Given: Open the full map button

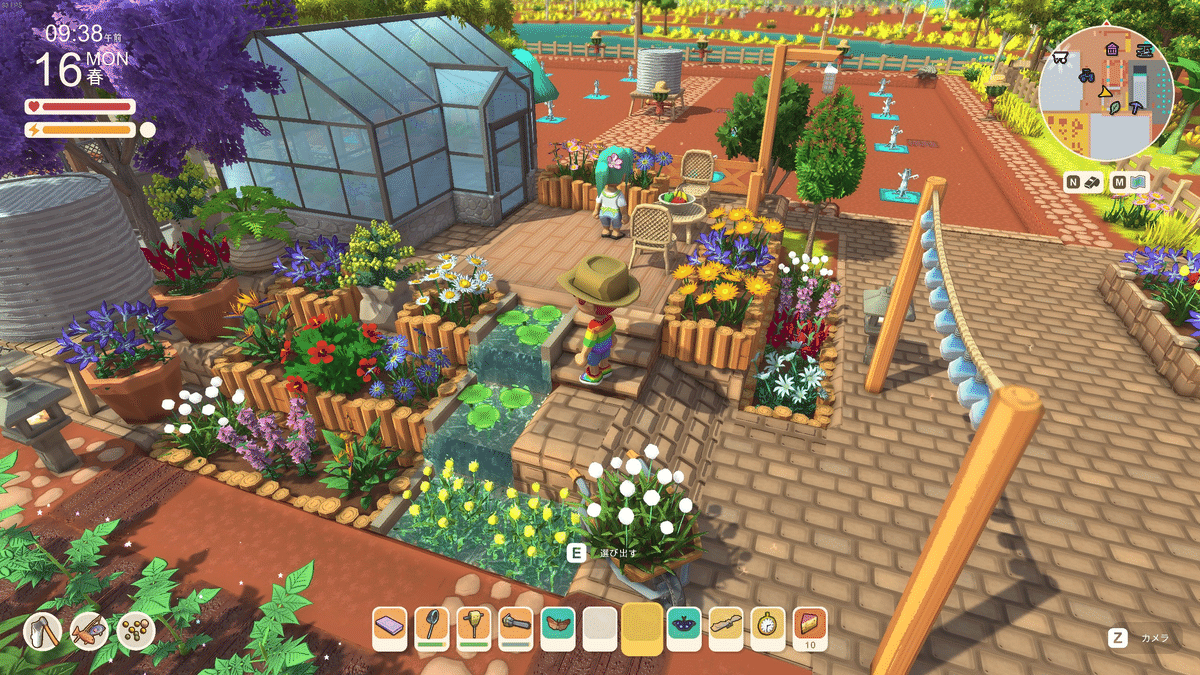Looking at the screenshot, I should [x=1134, y=182].
